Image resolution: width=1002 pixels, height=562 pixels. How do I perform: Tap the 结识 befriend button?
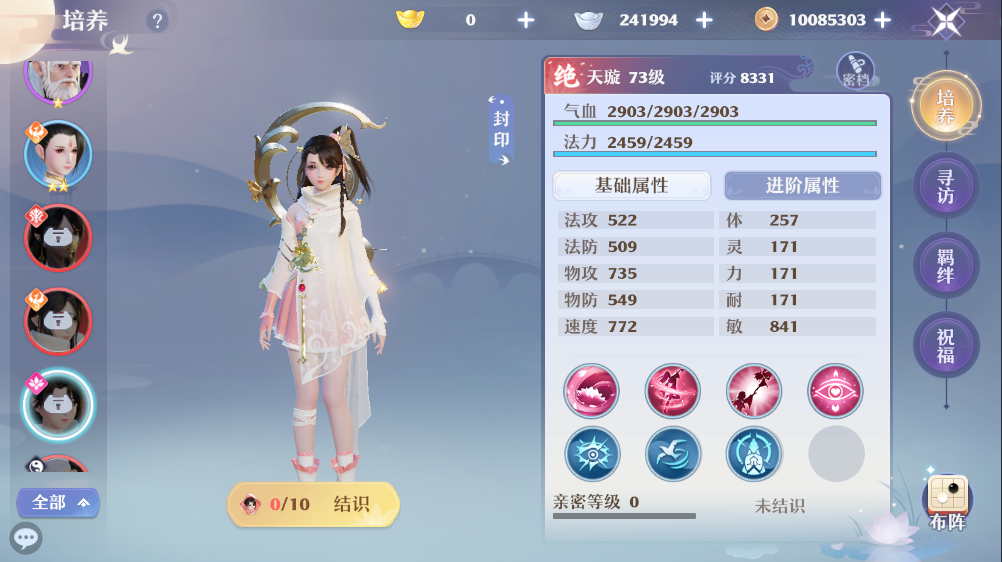coord(314,504)
